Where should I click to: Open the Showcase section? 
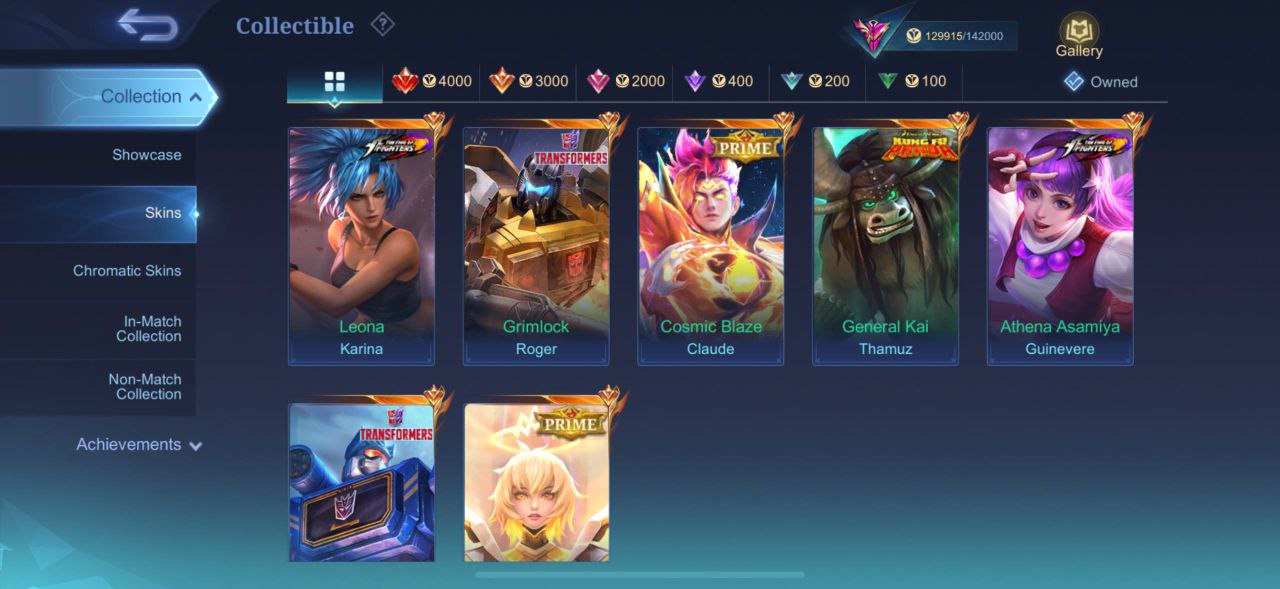point(146,155)
